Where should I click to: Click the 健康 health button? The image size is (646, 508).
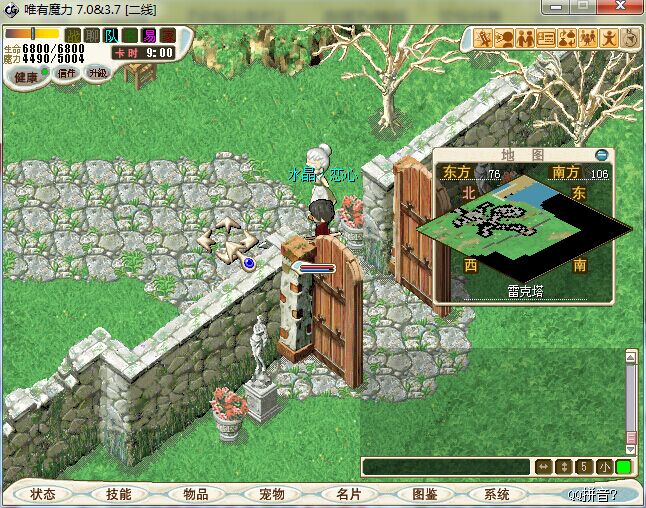click(26, 77)
